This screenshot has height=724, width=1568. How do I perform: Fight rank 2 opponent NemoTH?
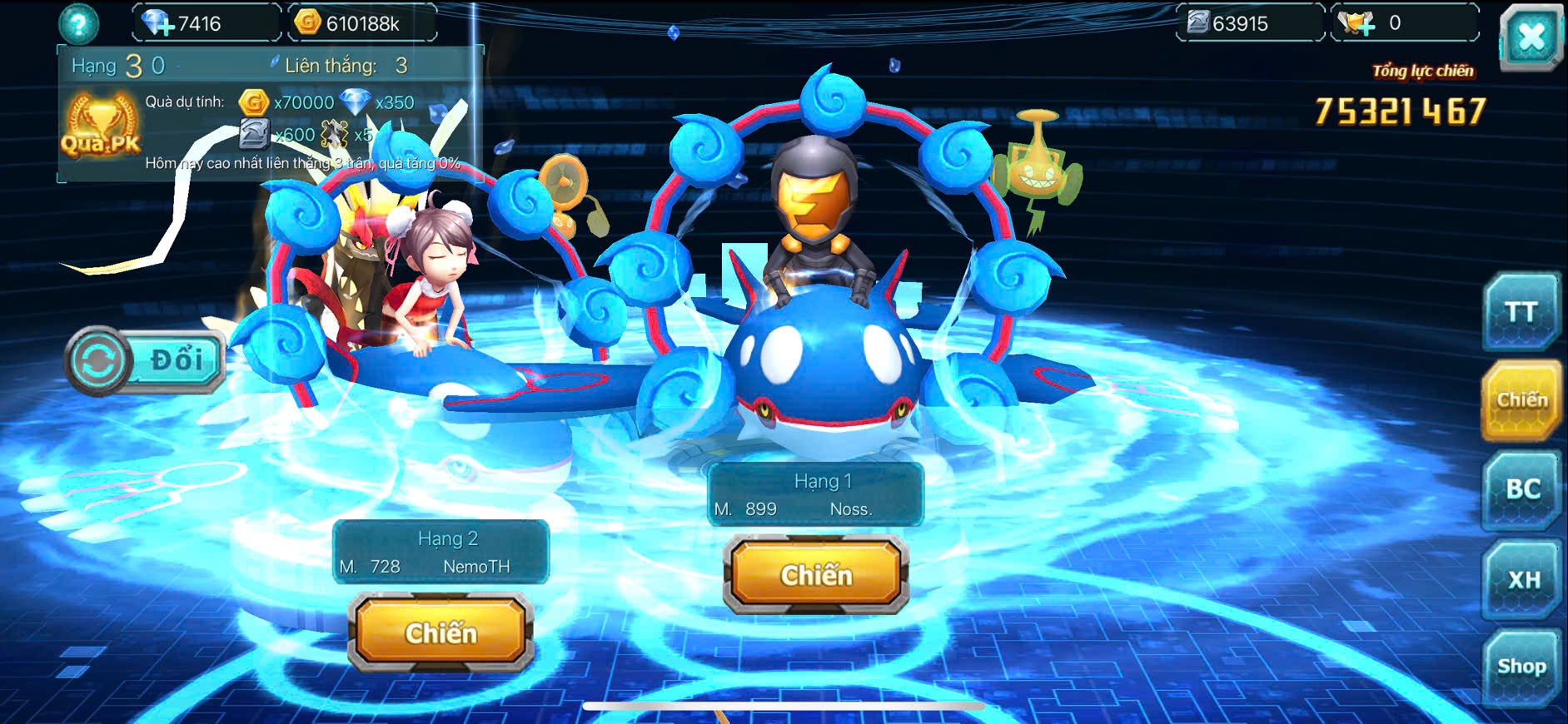441,632
